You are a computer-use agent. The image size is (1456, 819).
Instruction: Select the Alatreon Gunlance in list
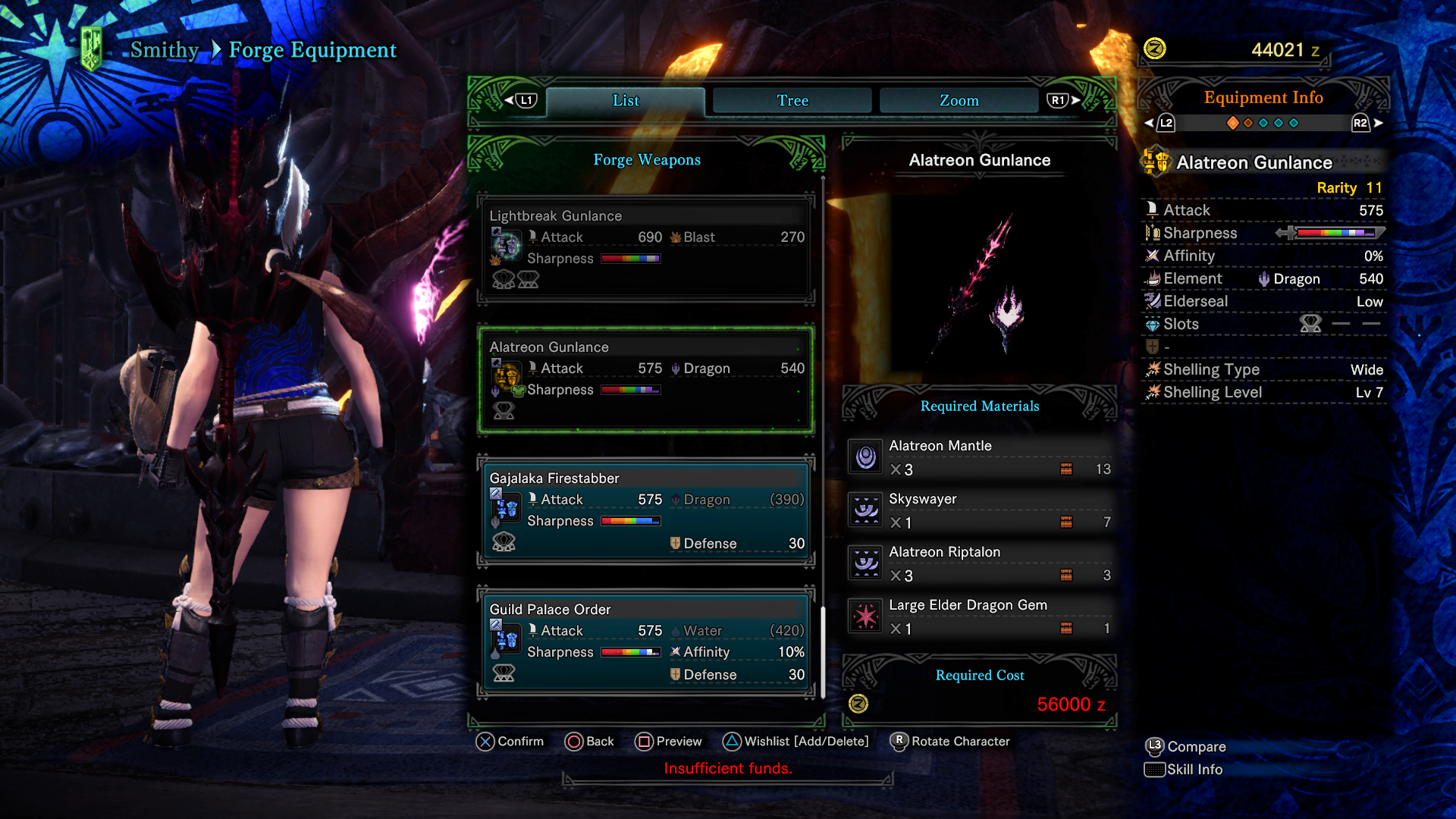coord(645,379)
